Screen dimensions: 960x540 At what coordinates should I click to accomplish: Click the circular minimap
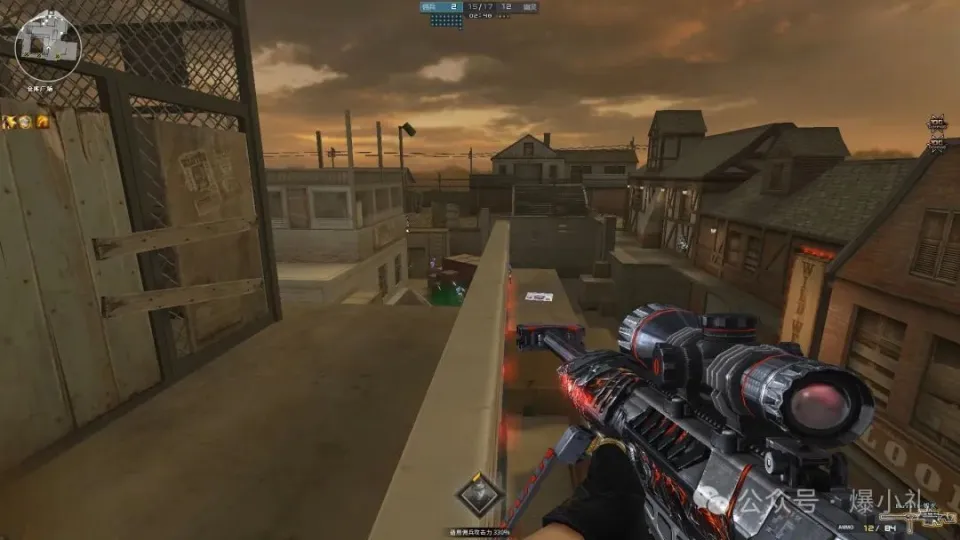click(x=48, y=46)
